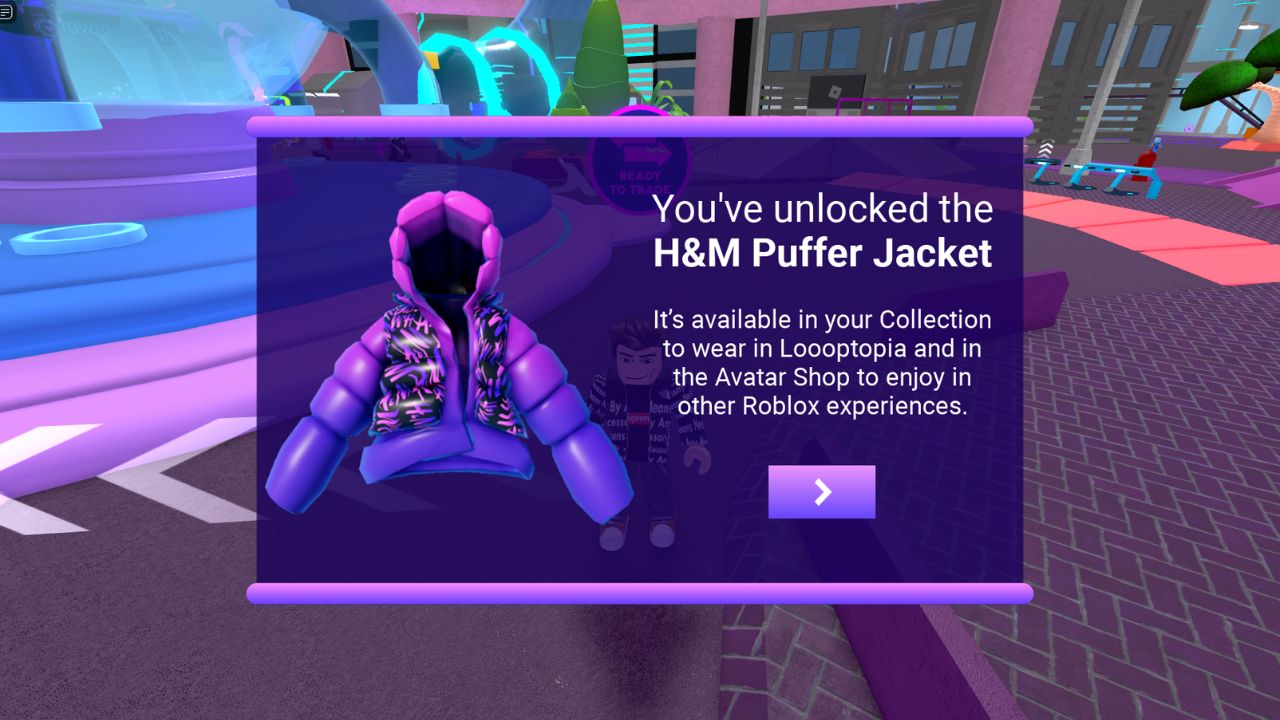
Task: Select the 'You've unlocked the' heading
Action: pos(822,210)
